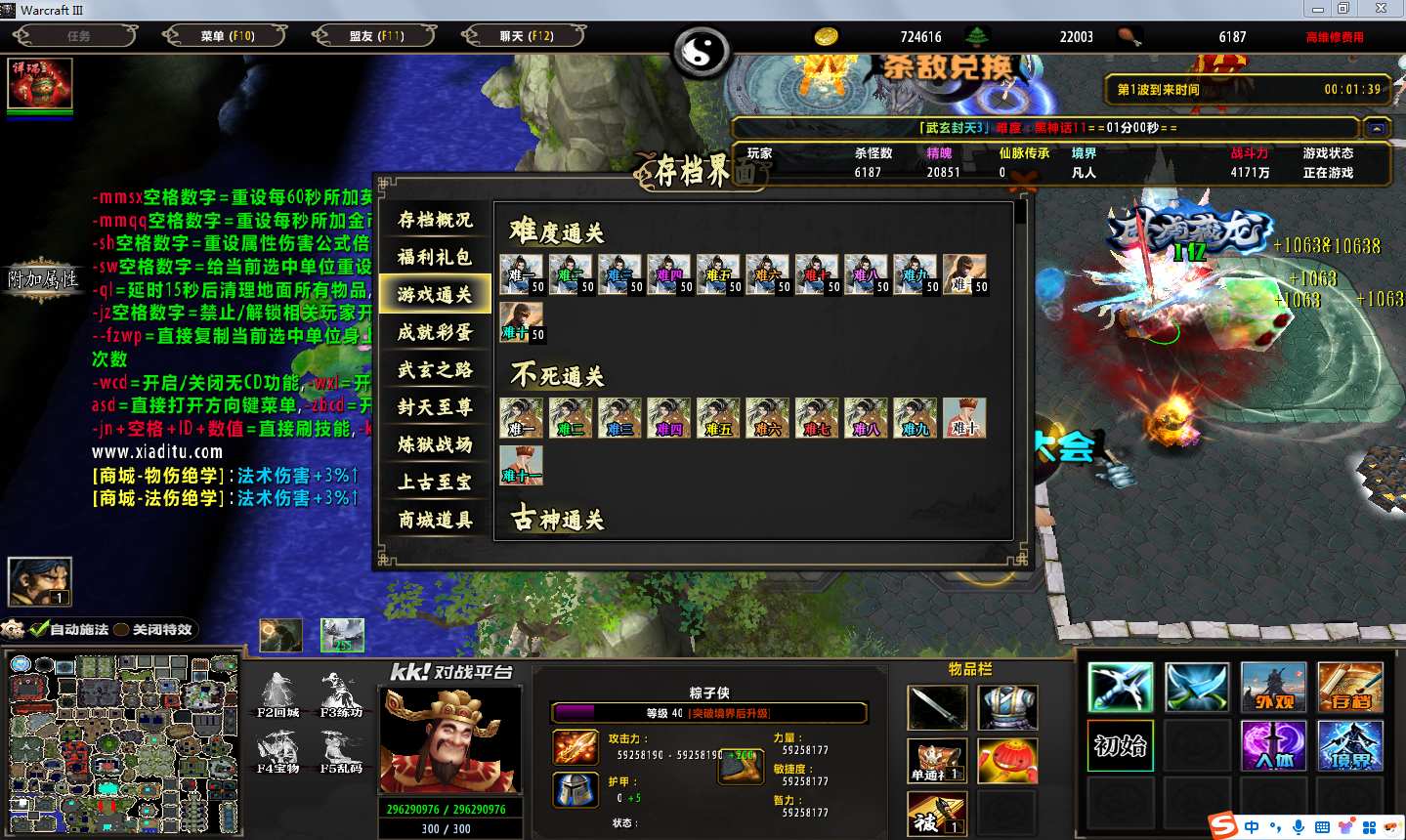Open the 外观 appearance ability
Screen dimensions: 1406x840
pyautogui.click(x=1273, y=688)
